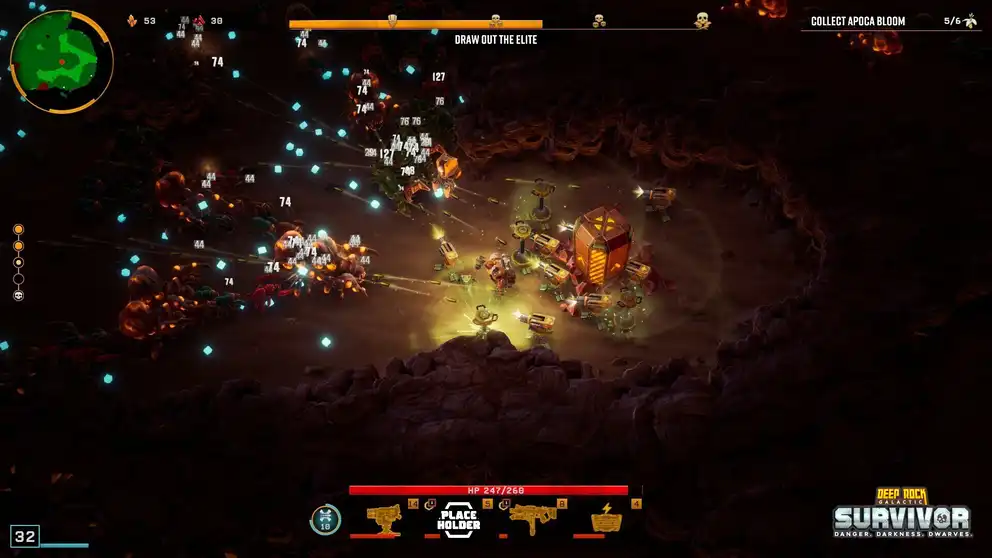Screen dimensions: 992x558
Task: Click the pickaxe icon showing 18
Action: click(325, 519)
